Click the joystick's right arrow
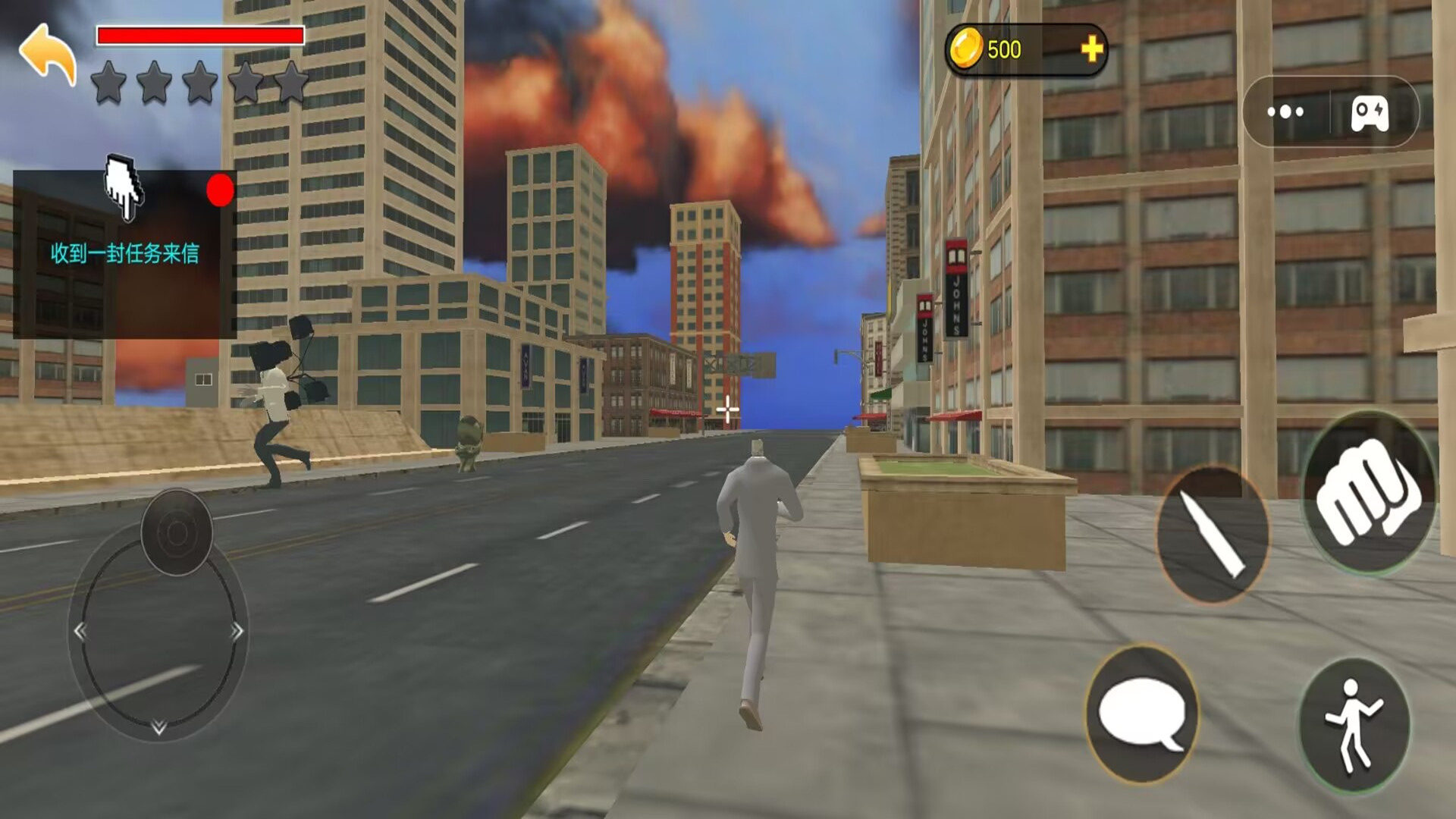1456x819 pixels. click(x=237, y=630)
